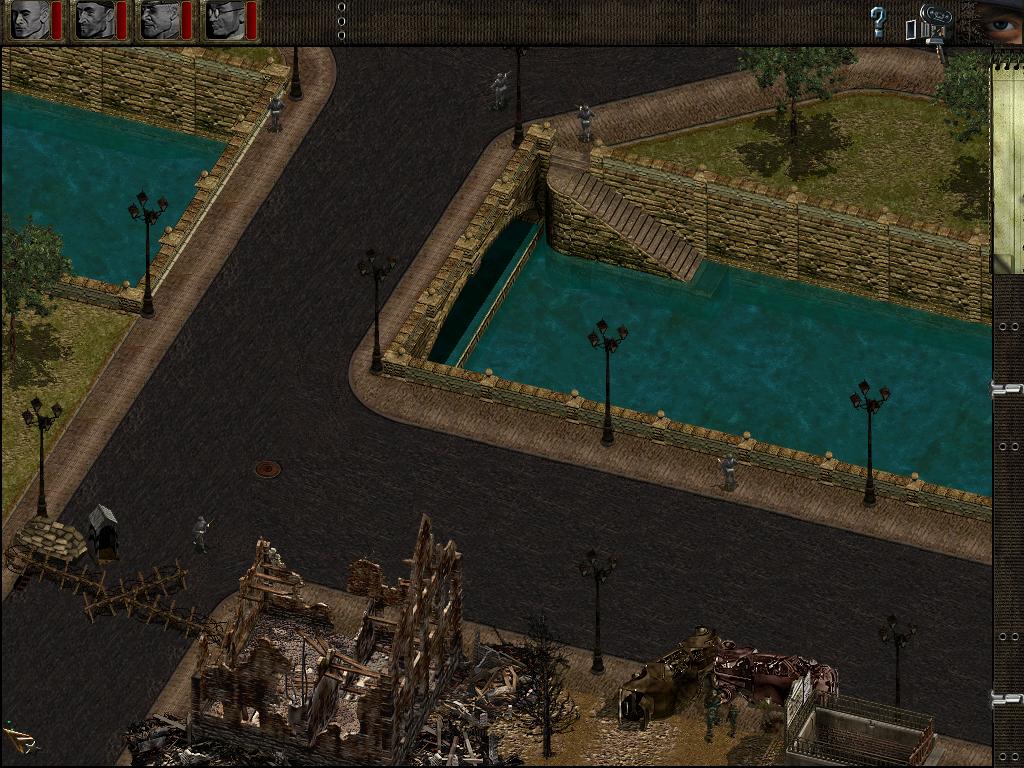Open help with the question mark icon
Screen dimensions: 1024x768
878,22
